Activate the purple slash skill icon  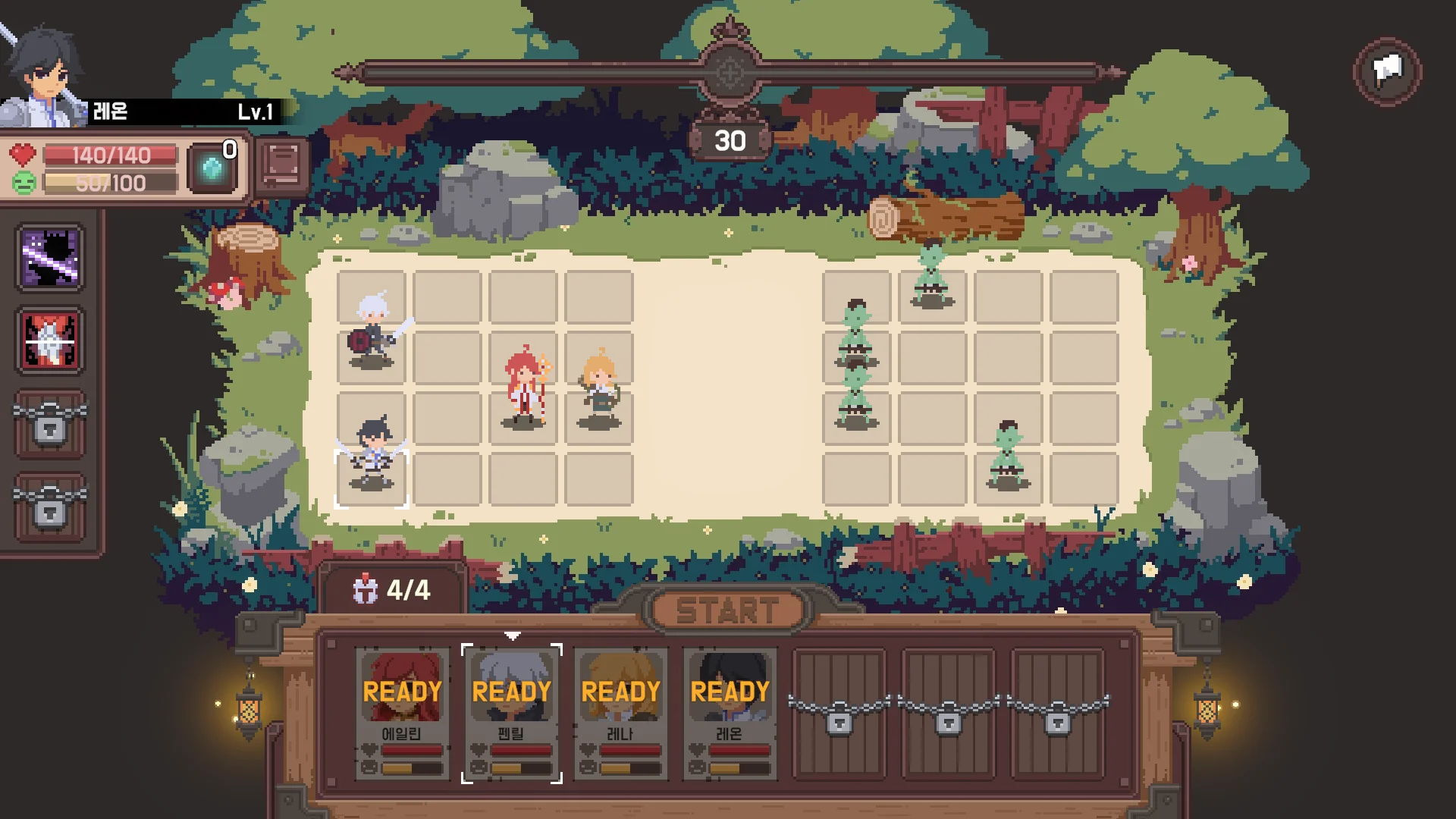tap(50, 257)
